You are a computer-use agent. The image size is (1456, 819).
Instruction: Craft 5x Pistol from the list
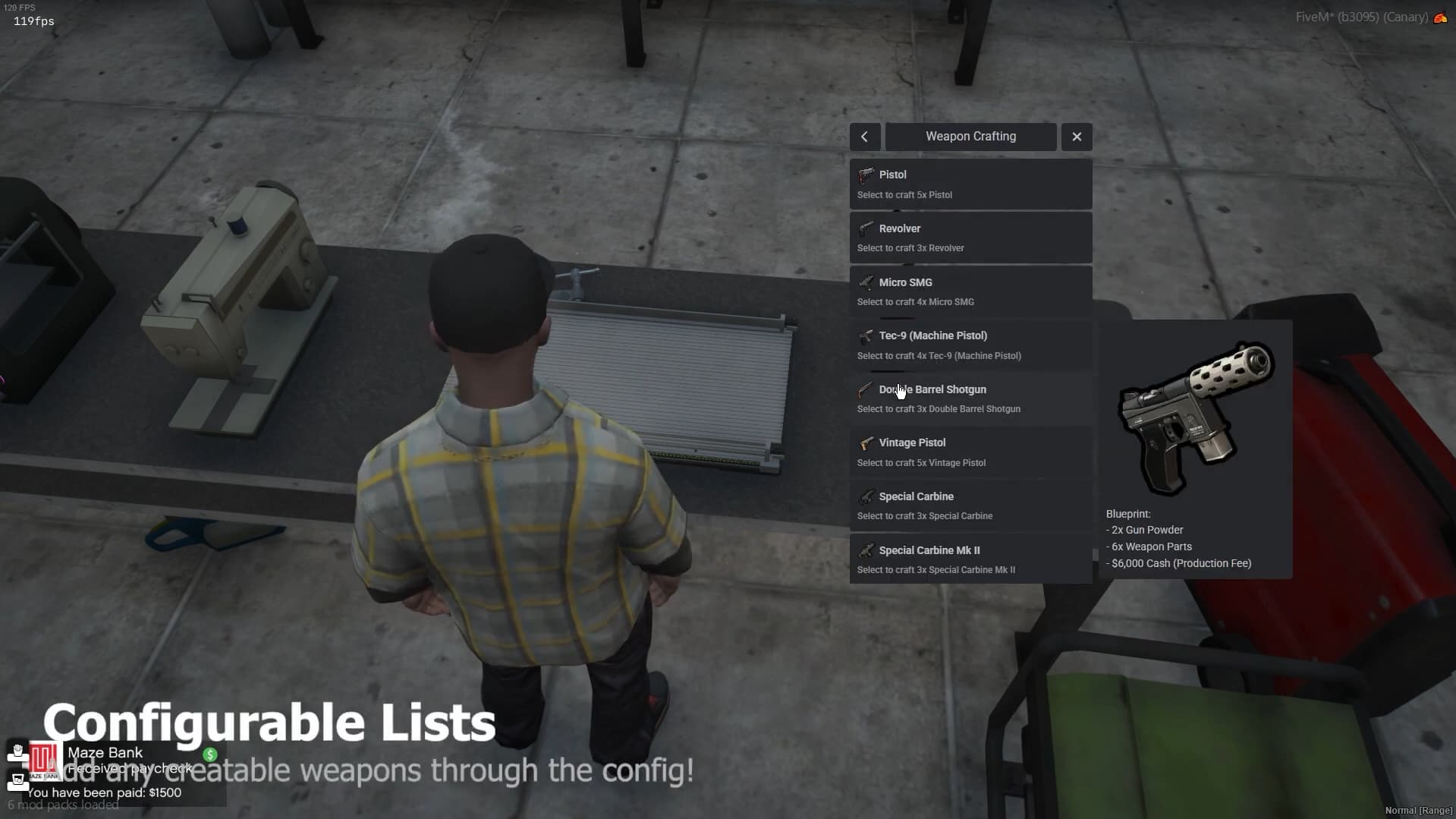pos(970,184)
